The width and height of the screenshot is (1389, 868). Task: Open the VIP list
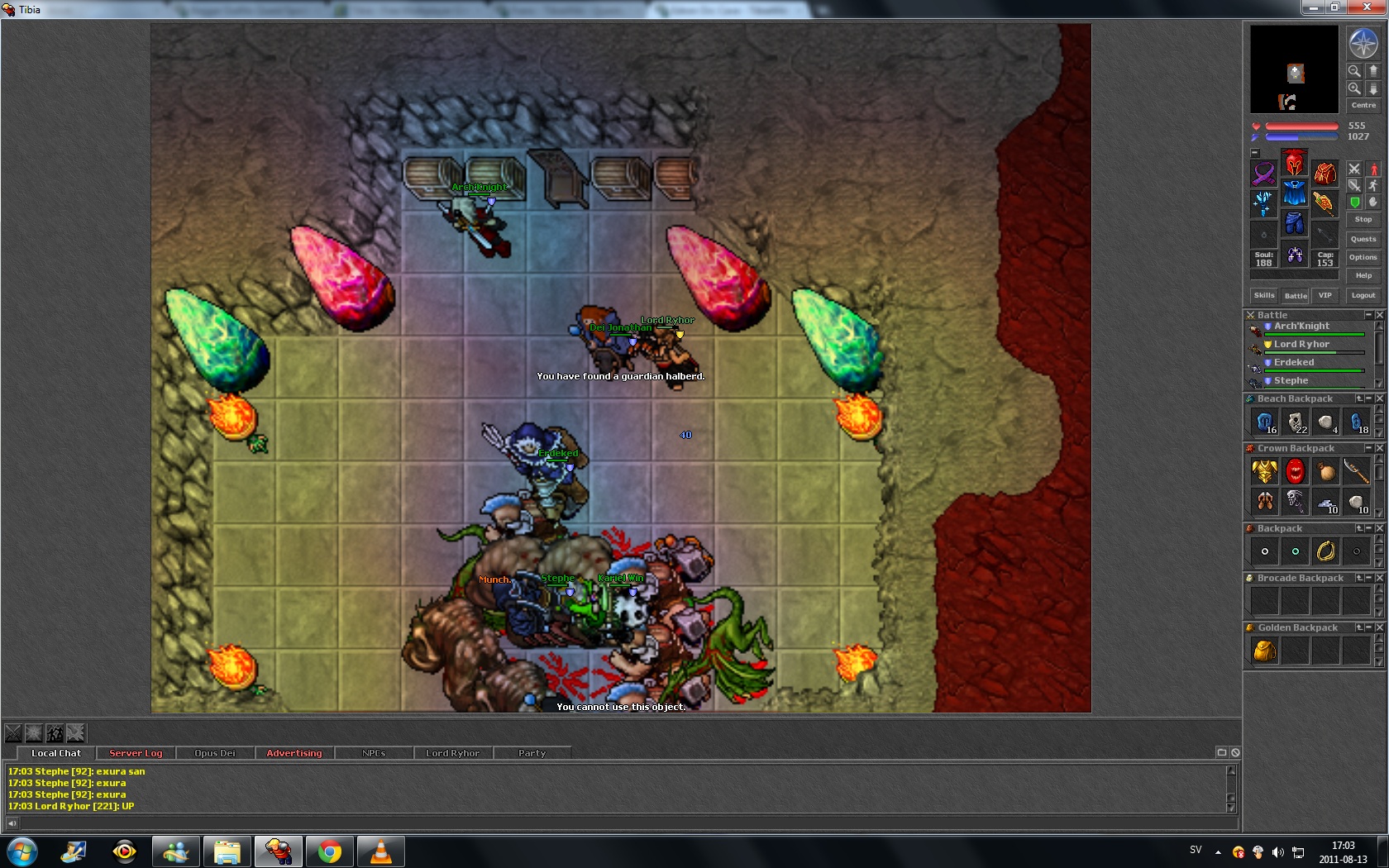click(x=1325, y=295)
